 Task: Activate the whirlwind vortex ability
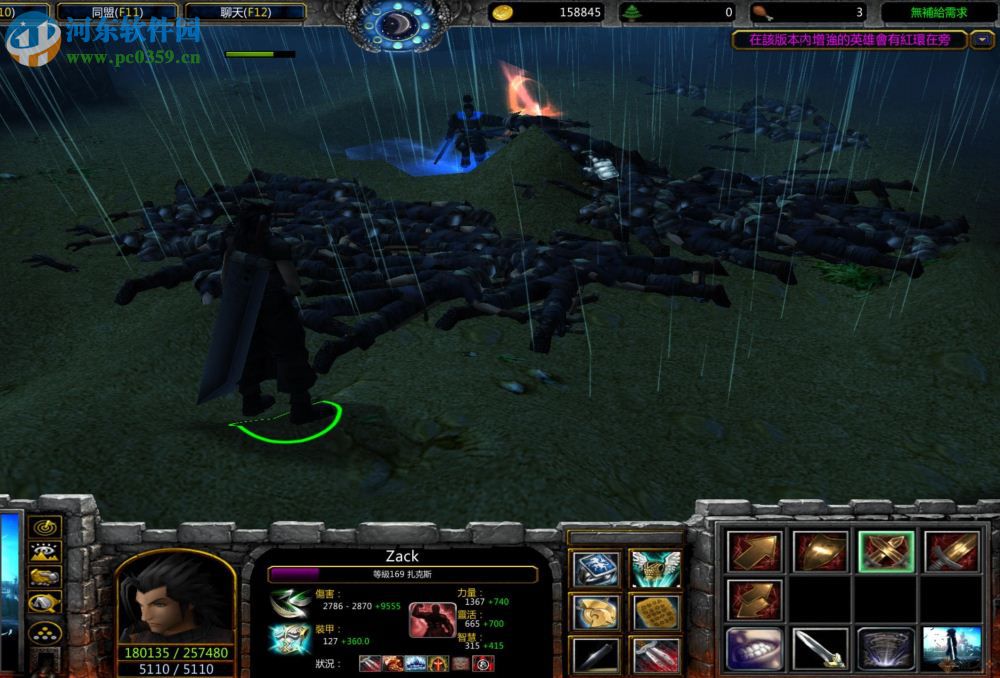pos(885,648)
